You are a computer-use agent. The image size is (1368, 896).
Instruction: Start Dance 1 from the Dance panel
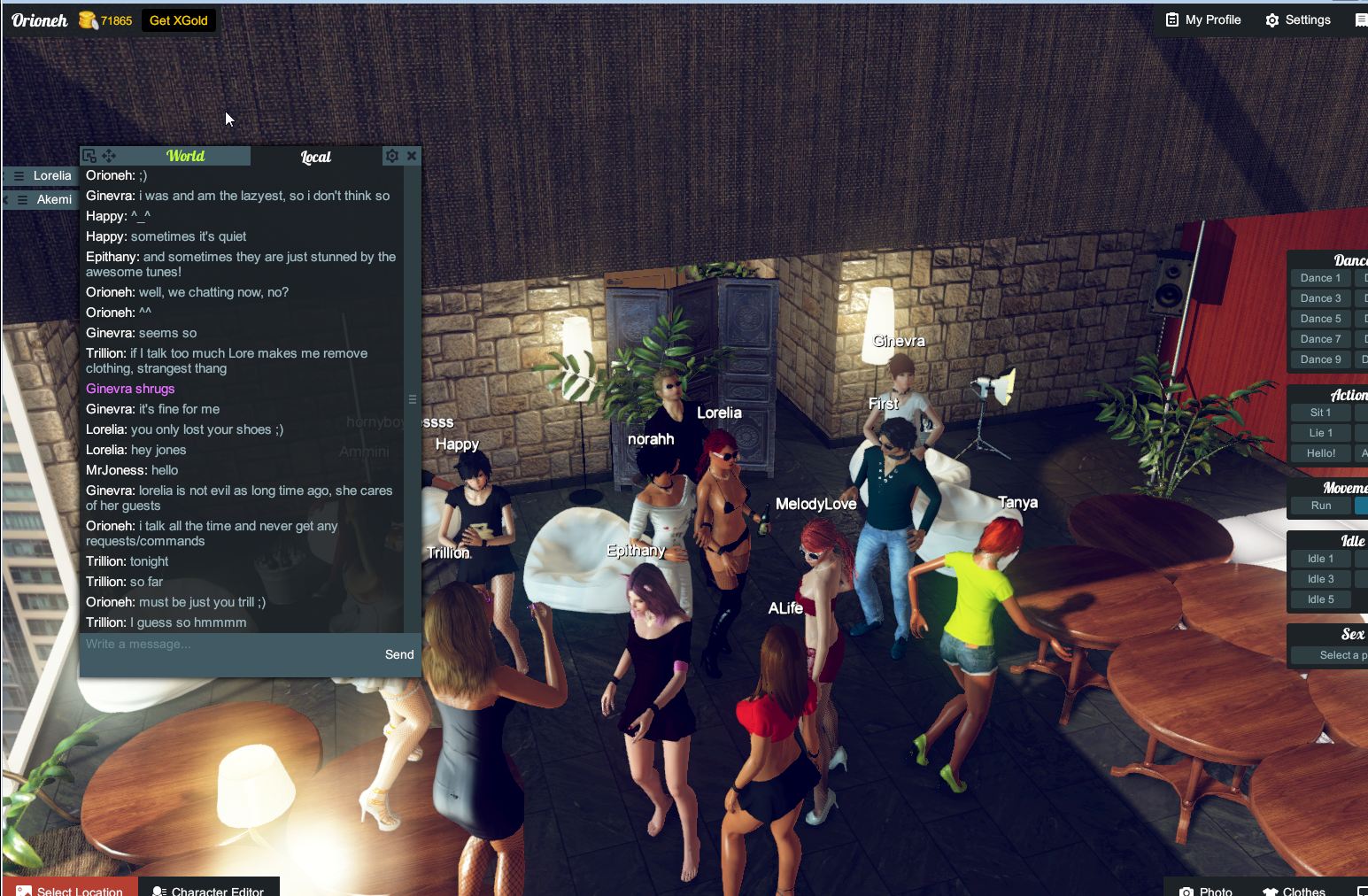pyautogui.click(x=1319, y=277)
